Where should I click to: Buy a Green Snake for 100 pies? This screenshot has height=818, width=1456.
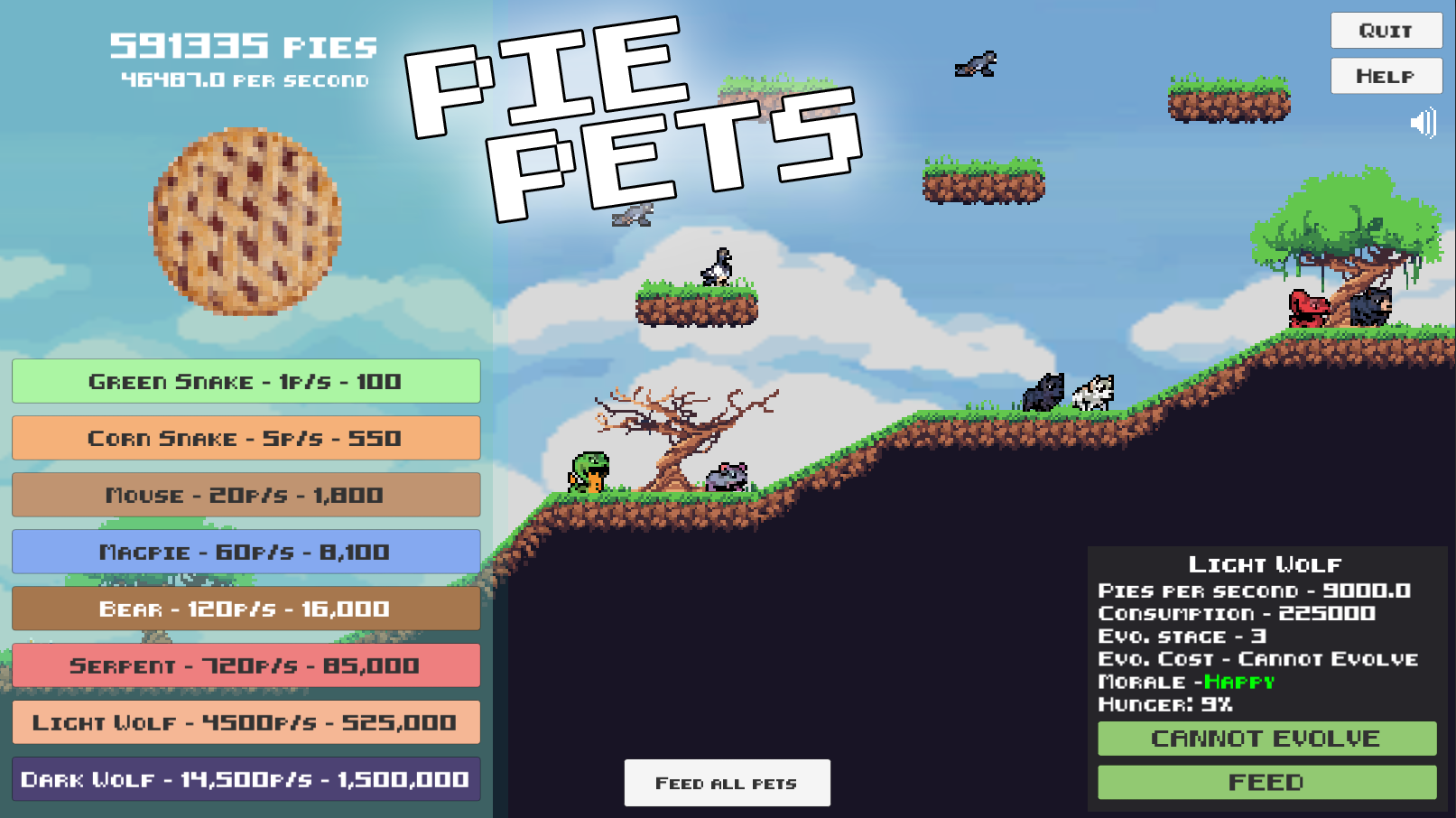click(246, 381)
